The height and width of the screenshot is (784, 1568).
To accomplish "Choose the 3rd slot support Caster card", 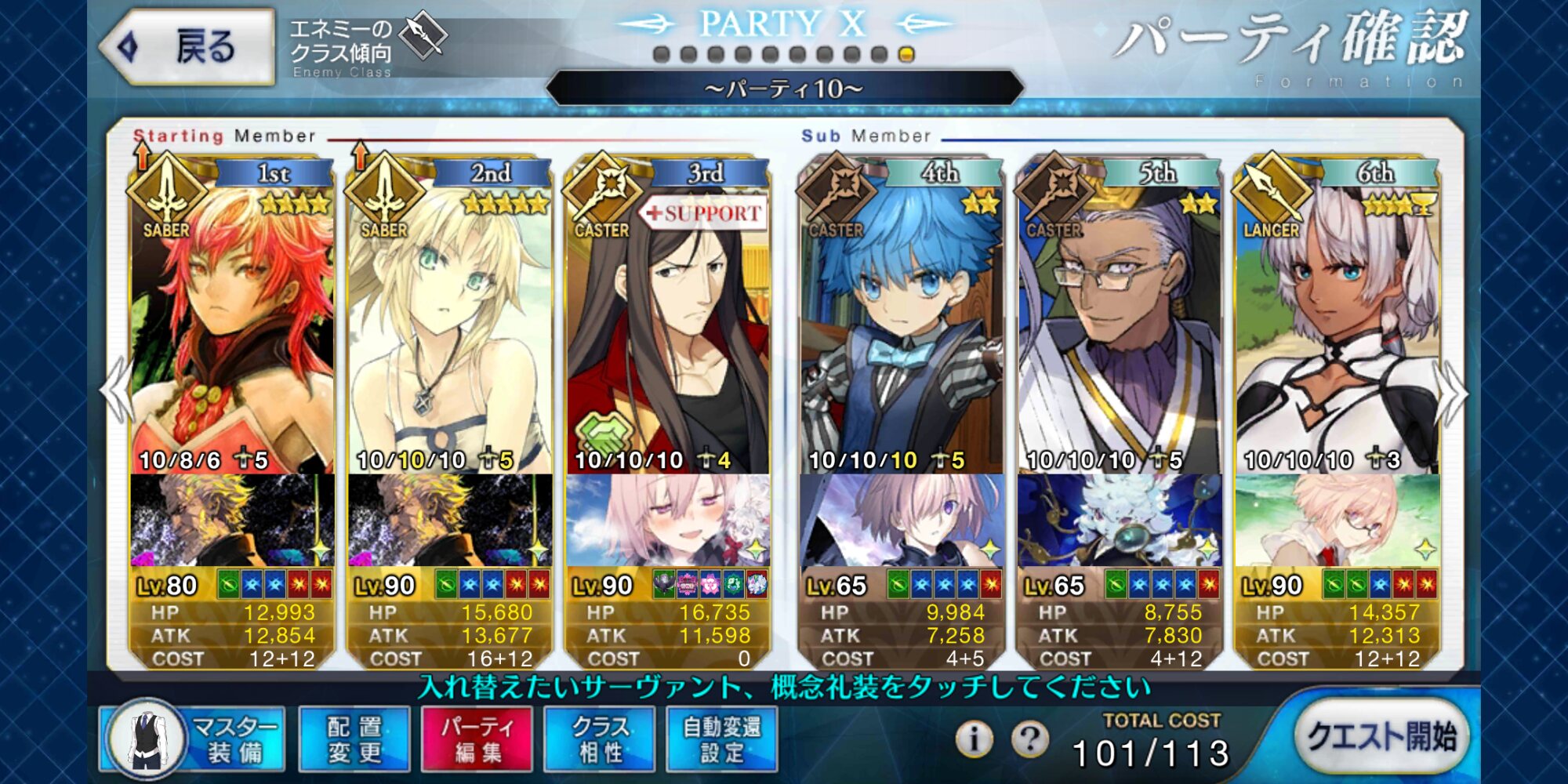I will (x=668, y=329).
